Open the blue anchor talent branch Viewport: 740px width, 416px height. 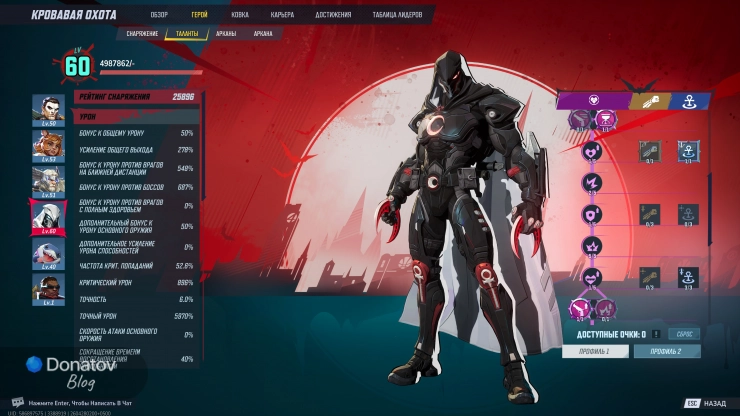(688, 100)
